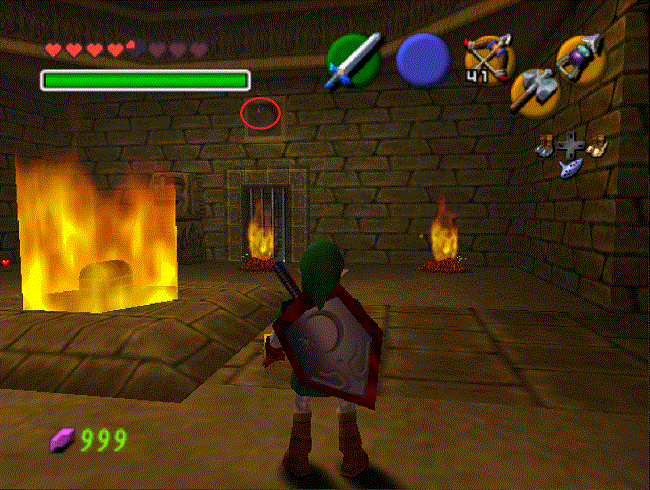The height and width of the screenshot is (490, 650).
Task: Equip the golden Hover Boots icon
Action: point(598,145)
